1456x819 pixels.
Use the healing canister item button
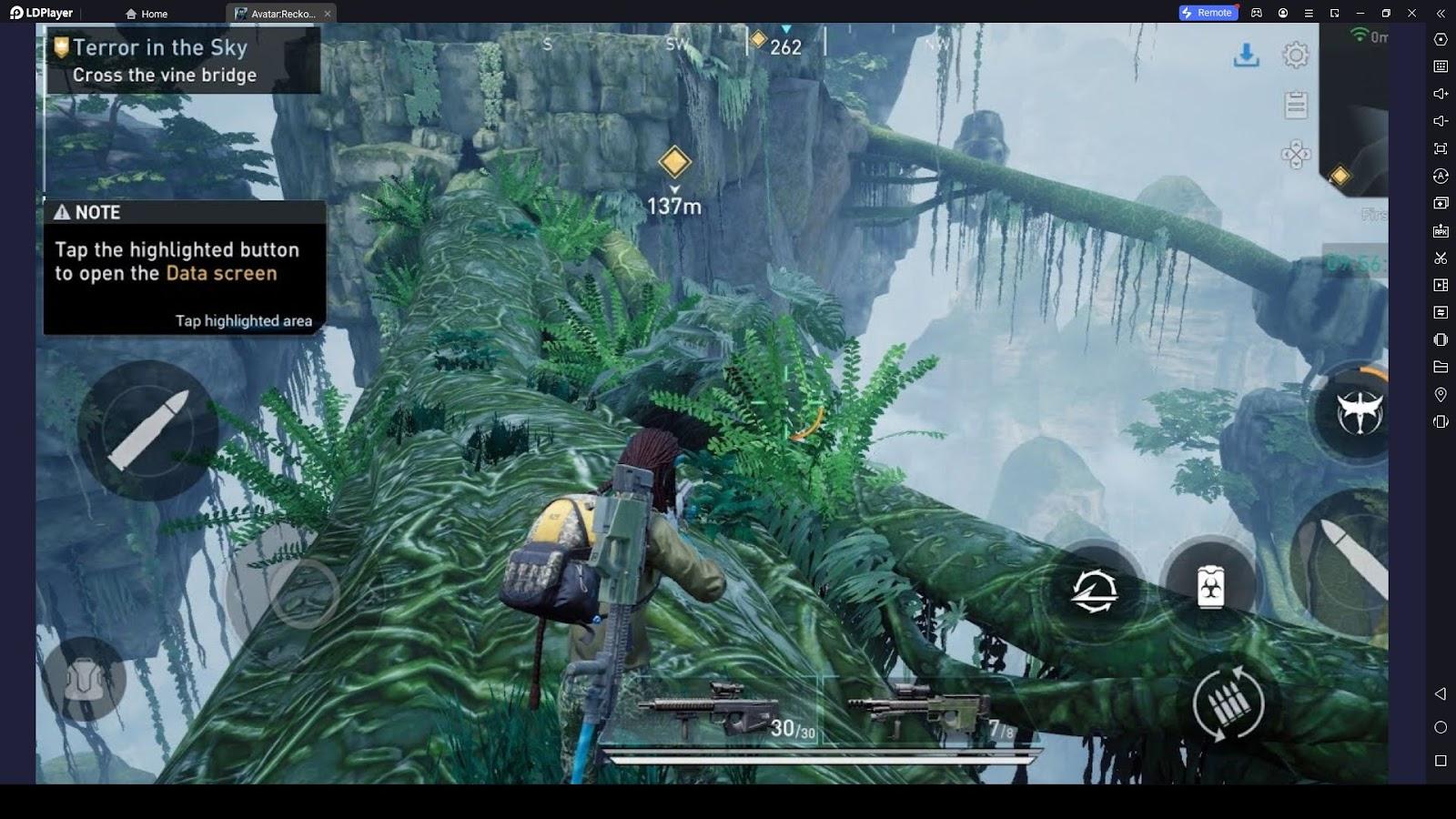1209,587
